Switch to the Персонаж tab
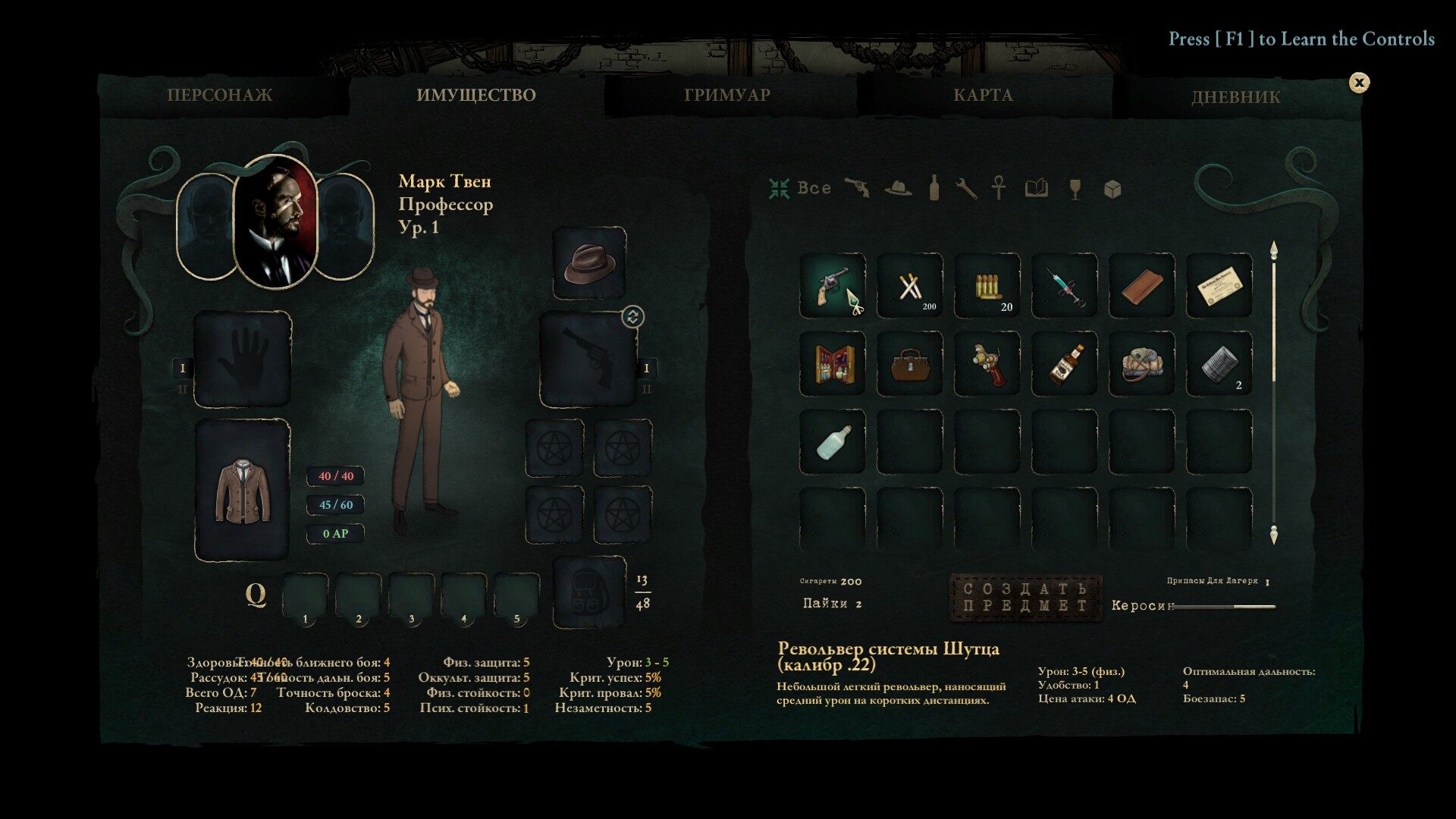 [219, 96]
